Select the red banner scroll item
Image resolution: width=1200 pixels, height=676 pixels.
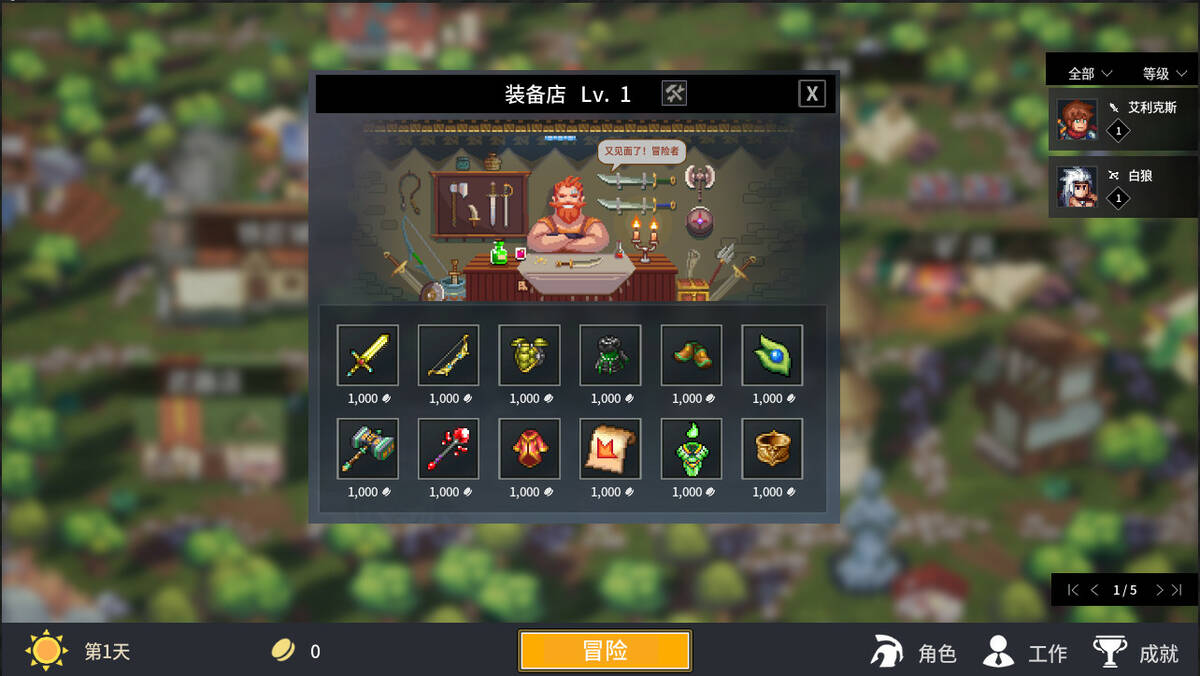(x=610, y=449)
